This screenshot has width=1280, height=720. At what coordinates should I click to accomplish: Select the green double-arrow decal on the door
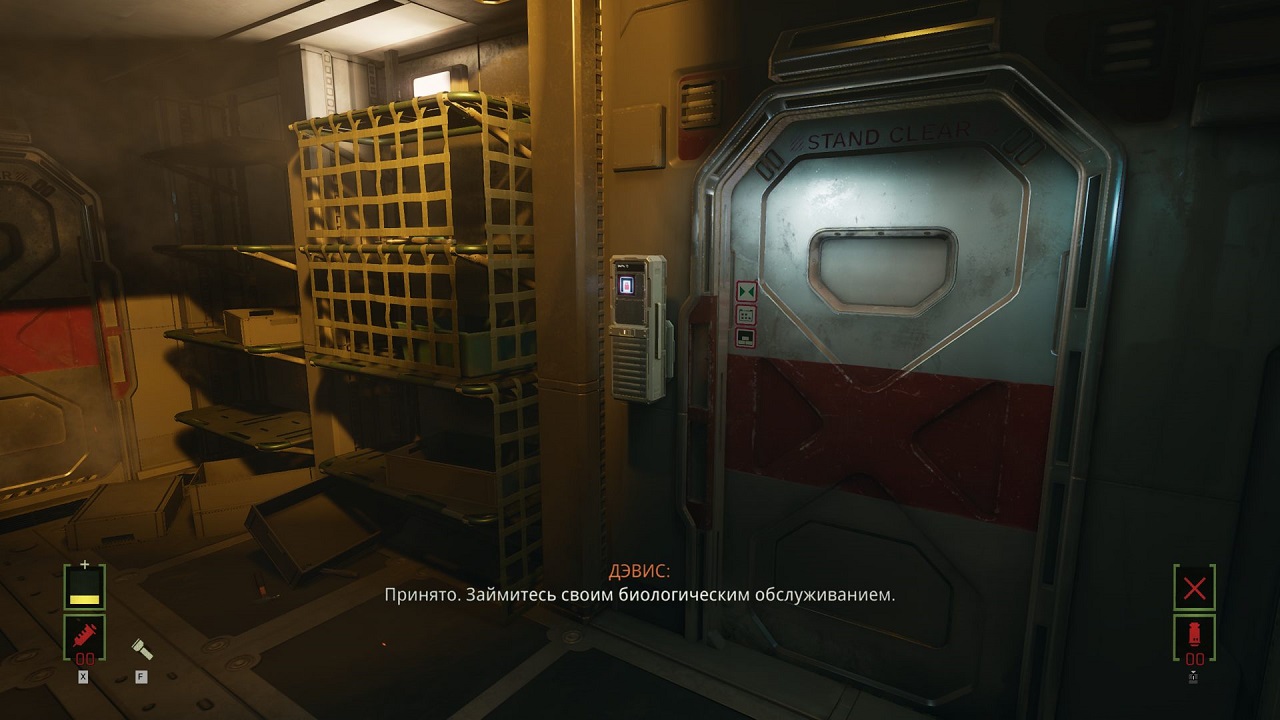tap(746, 290)
